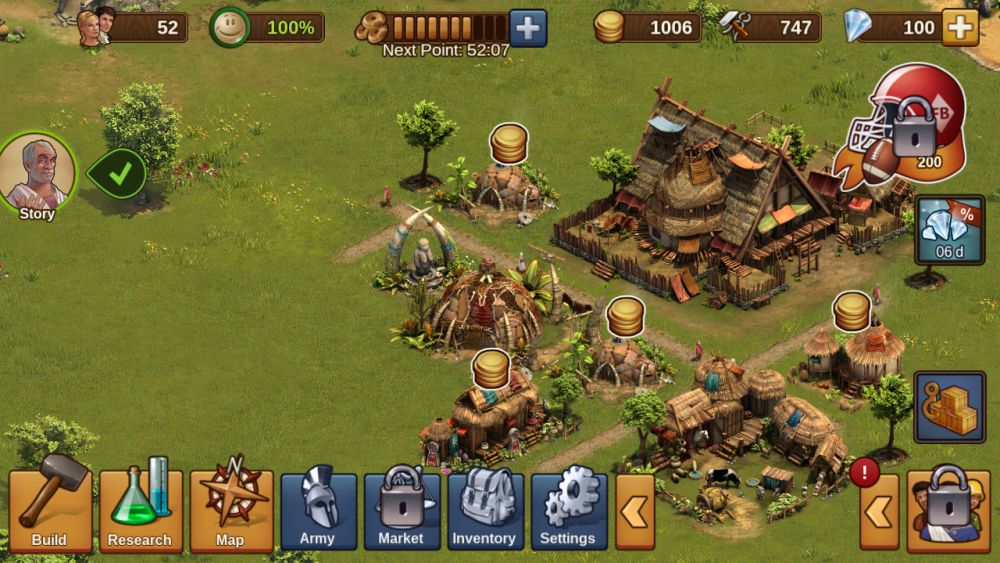The height and width of the screenshot is (563, 1000).
Task: Open the Army management
Action: [318, 510]
